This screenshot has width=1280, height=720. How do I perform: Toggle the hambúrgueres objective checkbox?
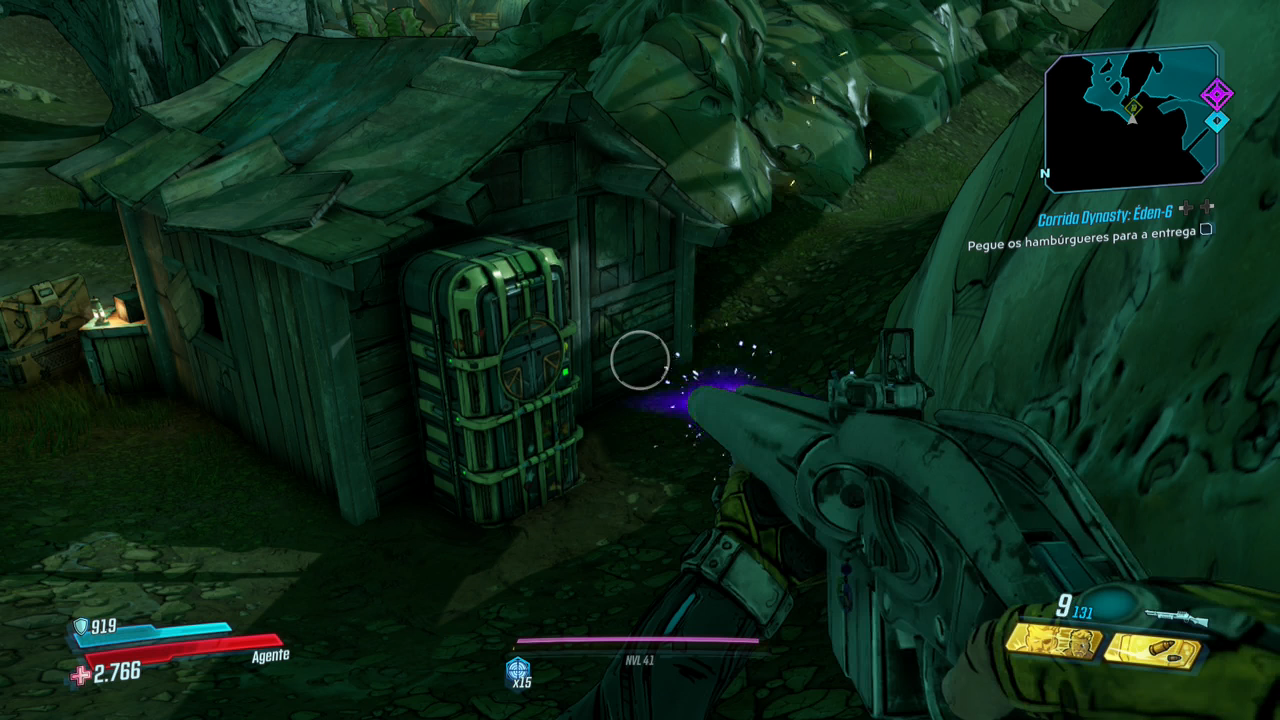click(x=1206, y=229)
